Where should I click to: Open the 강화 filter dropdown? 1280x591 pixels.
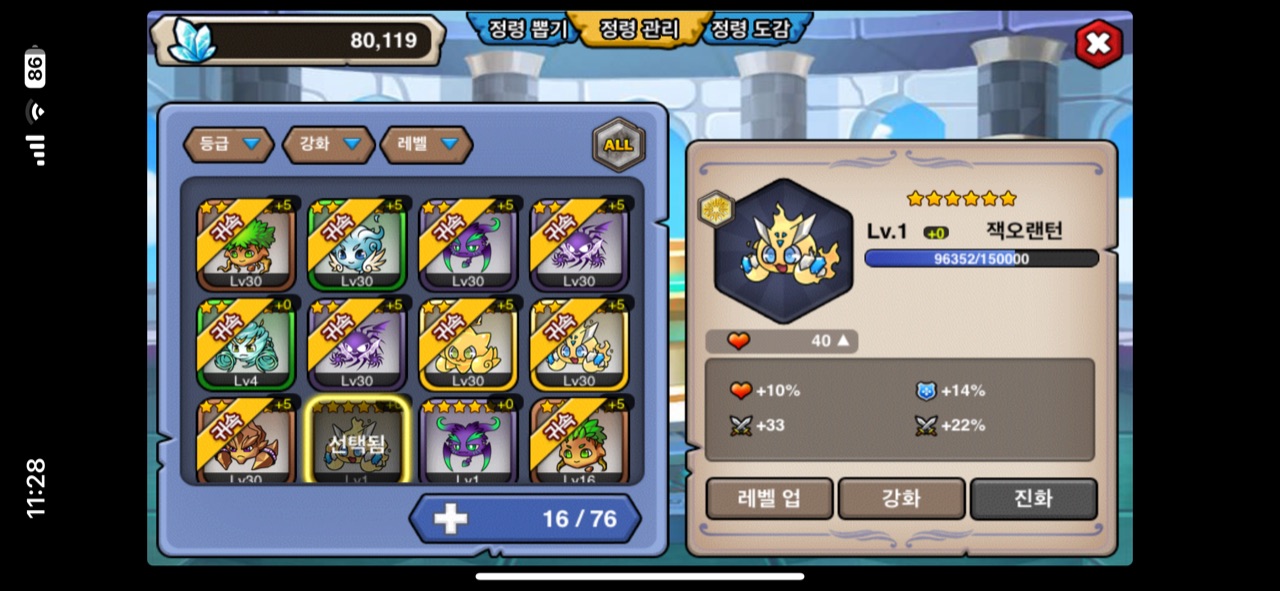click(x=324, y=144)
